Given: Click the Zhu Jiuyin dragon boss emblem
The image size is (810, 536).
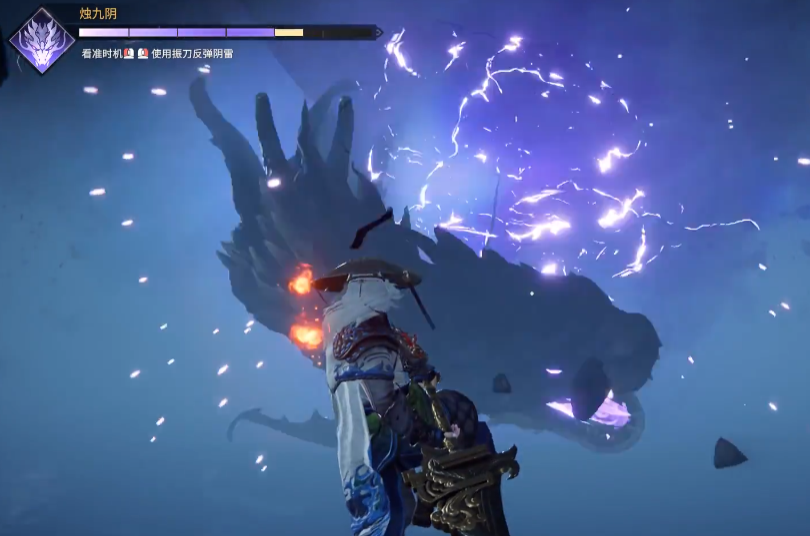Looking at the screenshot, I should click(41, 41).
